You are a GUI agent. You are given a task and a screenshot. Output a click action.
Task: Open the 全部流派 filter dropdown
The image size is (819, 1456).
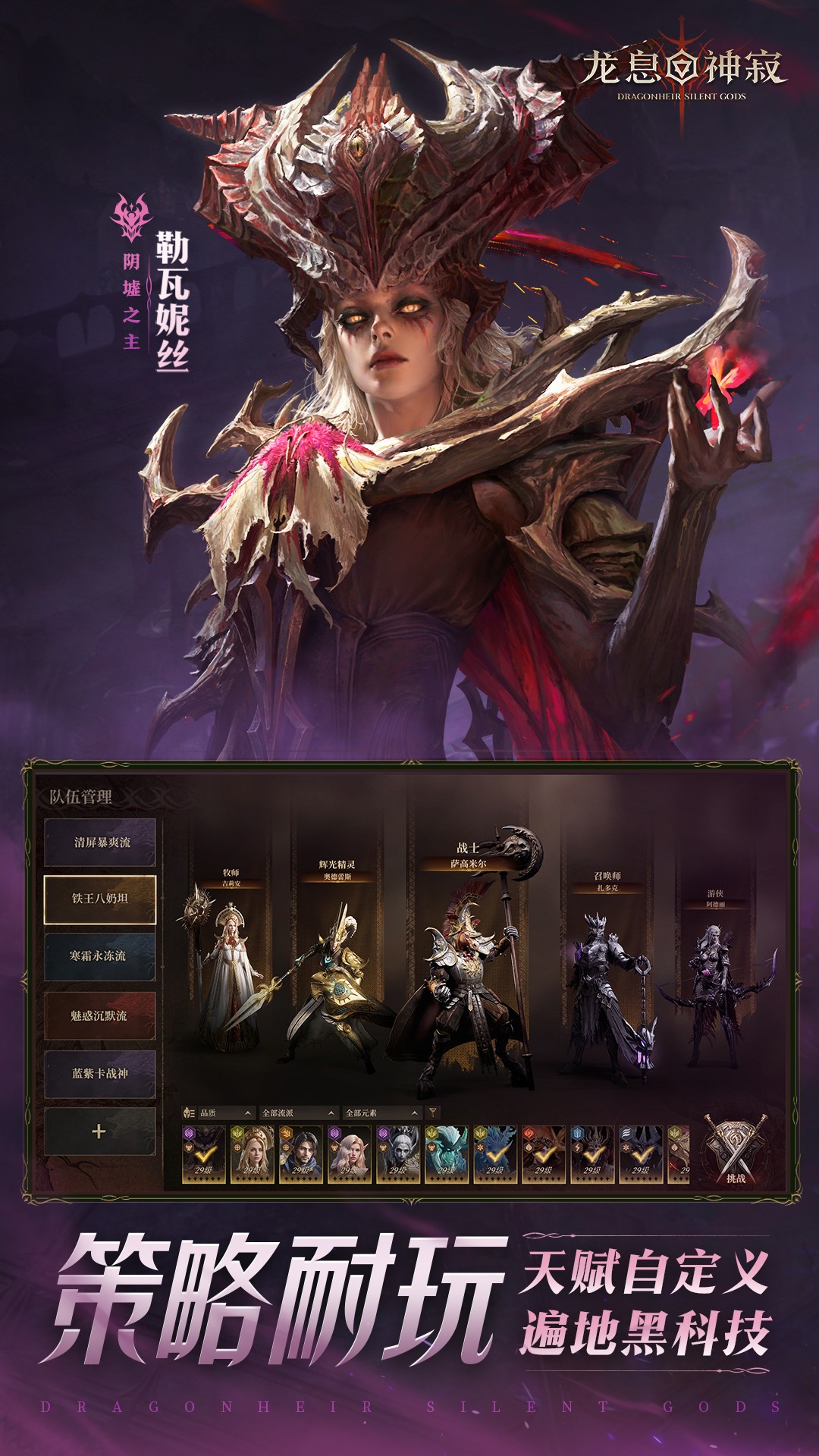[x=297, y=1113]
